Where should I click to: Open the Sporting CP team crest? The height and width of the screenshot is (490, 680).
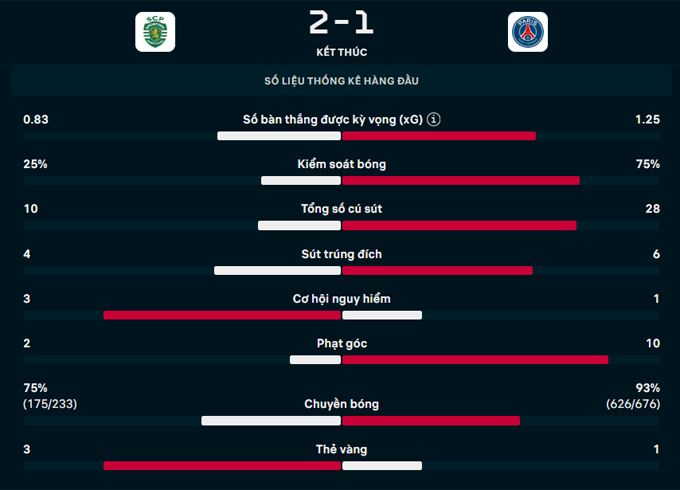pyautogui.click(x=155, y=32)
